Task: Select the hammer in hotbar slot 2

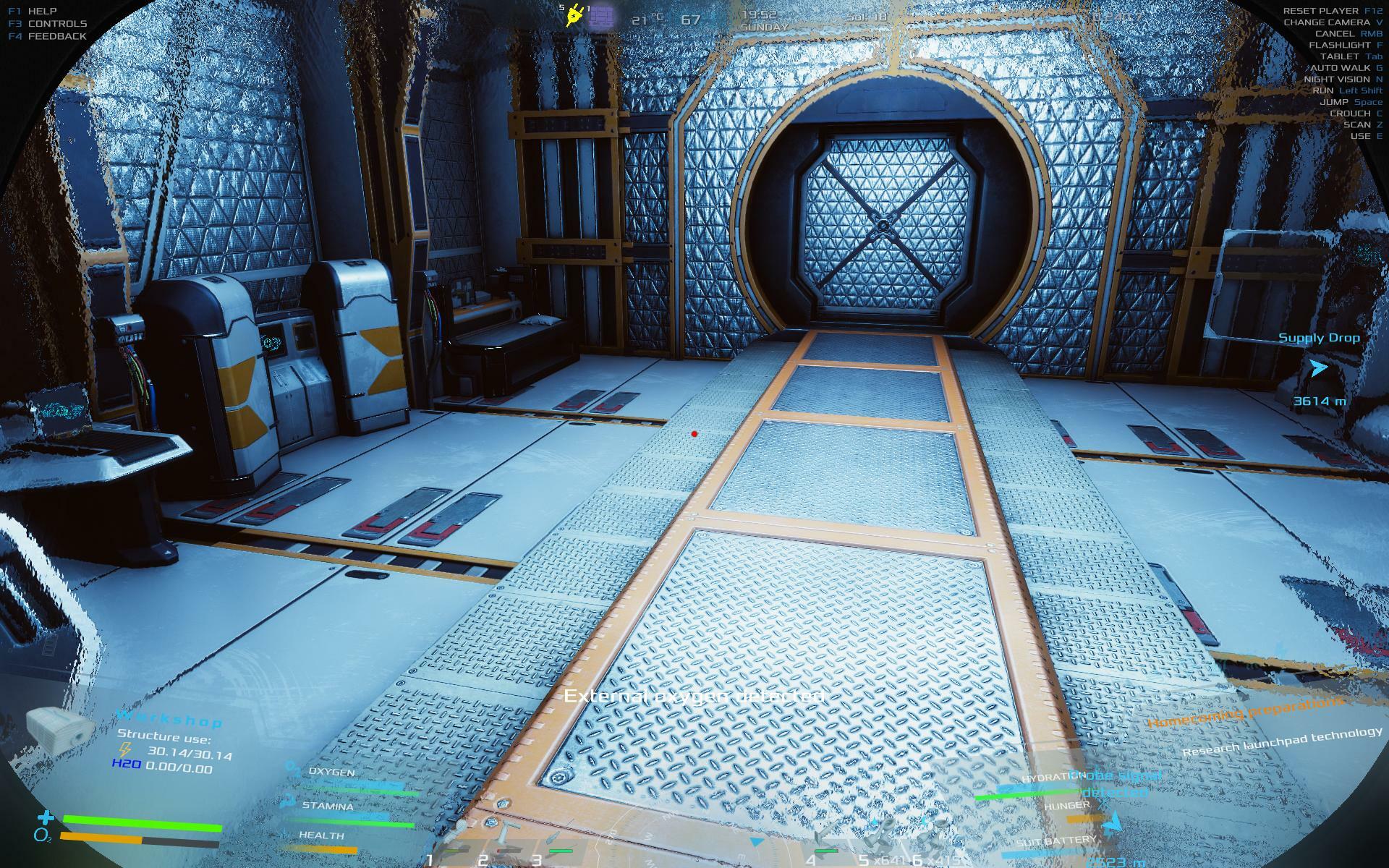Action: pos(502,841)
